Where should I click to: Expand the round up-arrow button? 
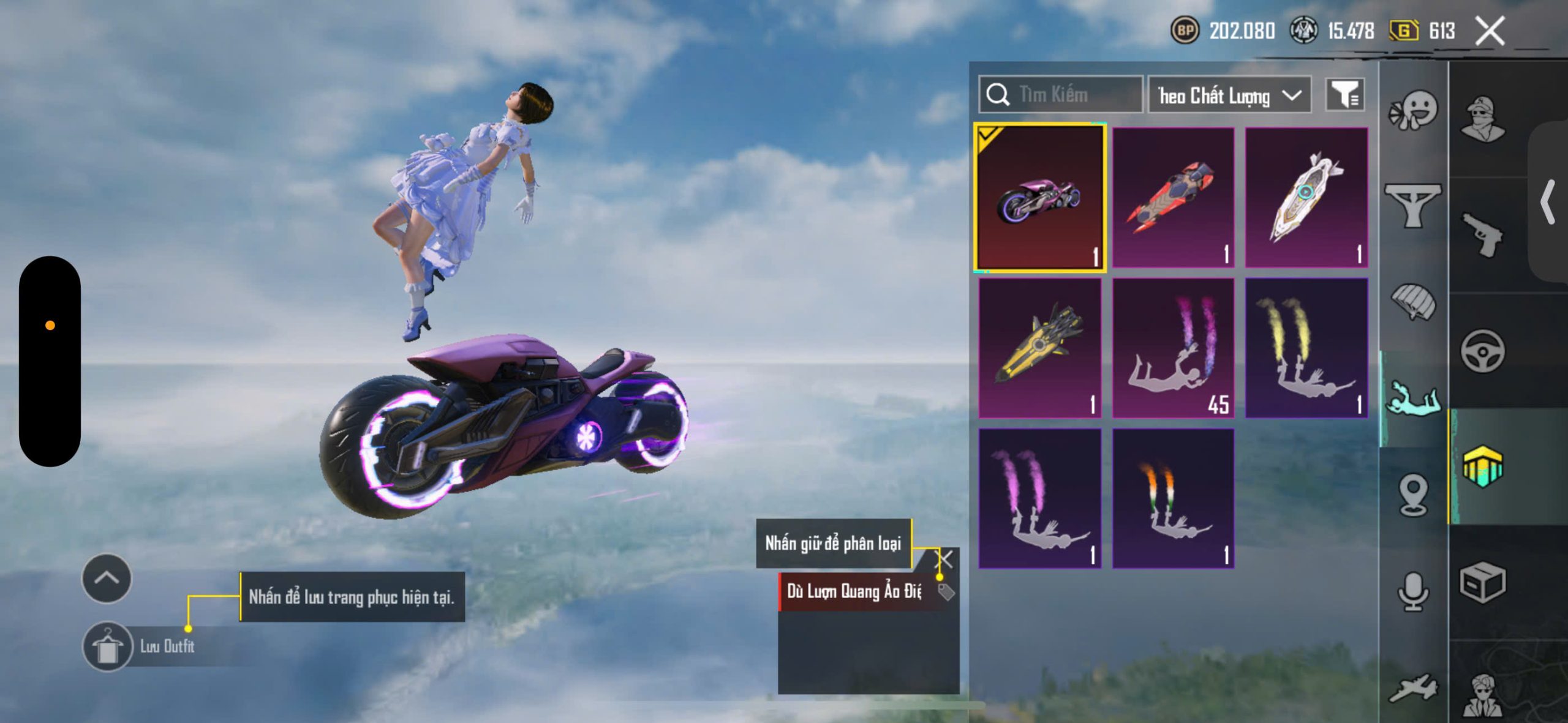pyautogui.click(x=107, y=579)
